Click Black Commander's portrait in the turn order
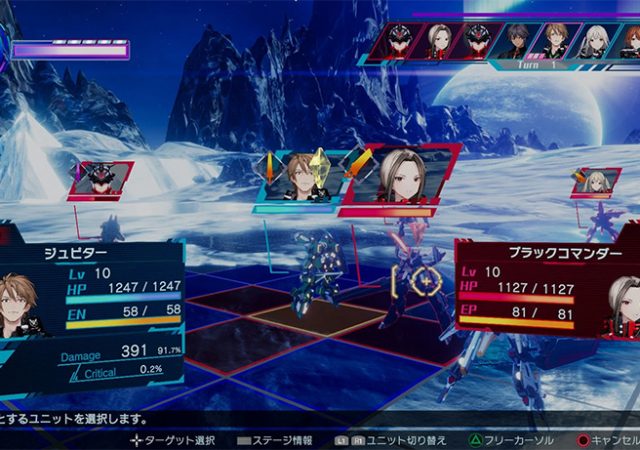This screenshot has width=640, height=450. (437, 40)
